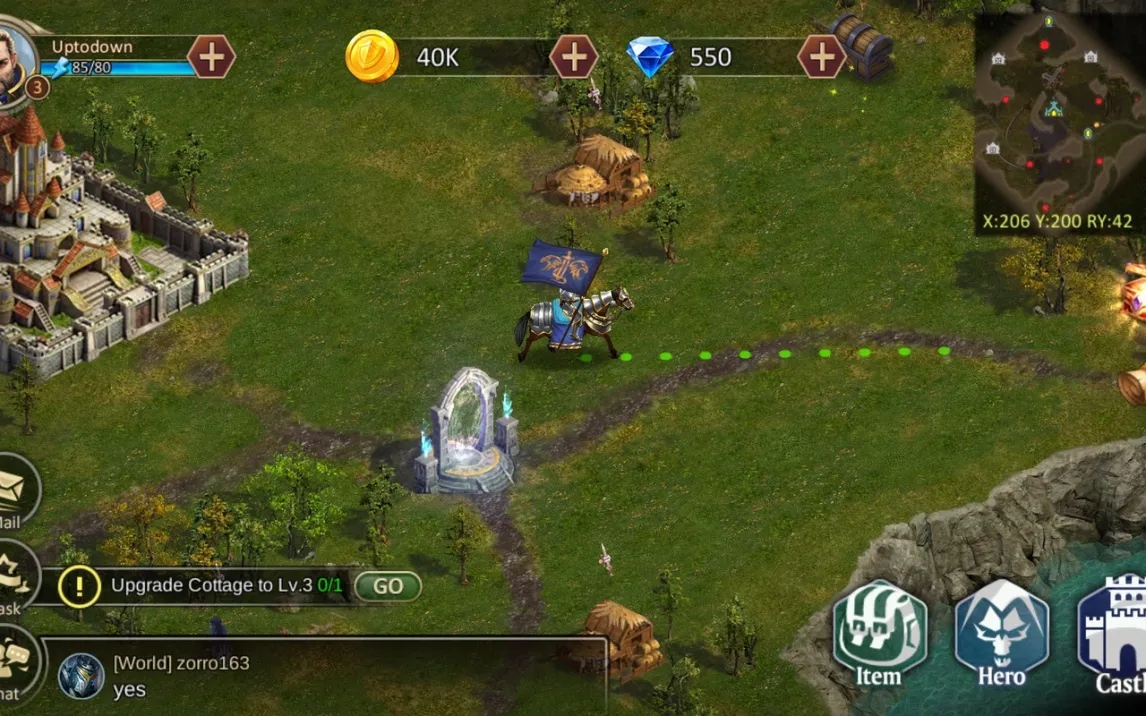This screenshot has height=716, width=1146.
Task: Add diamonds using the plus button
Action: [x=822, y=56]
